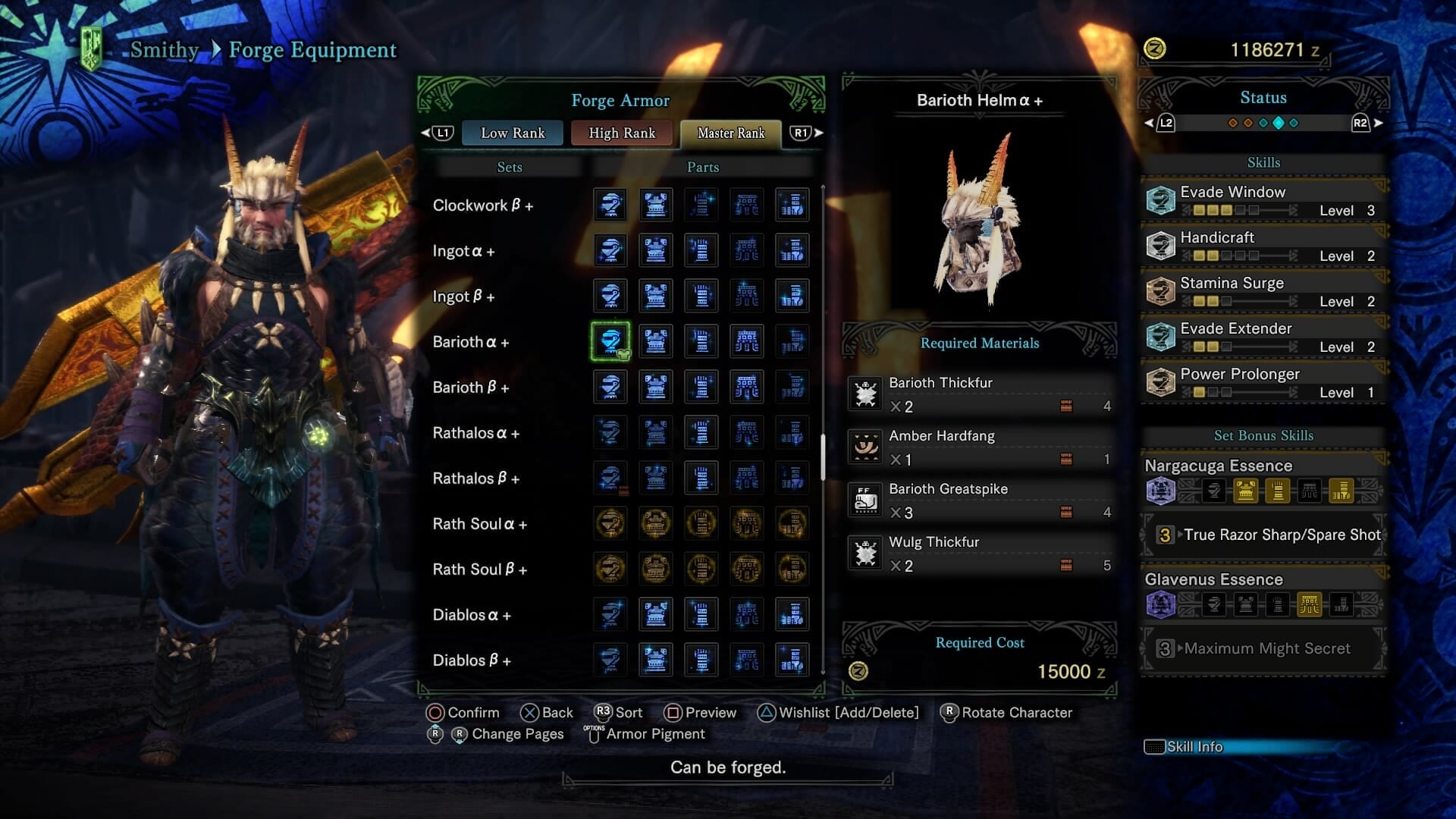
Task: Switch to the Parts view
Action: point(702,167)
